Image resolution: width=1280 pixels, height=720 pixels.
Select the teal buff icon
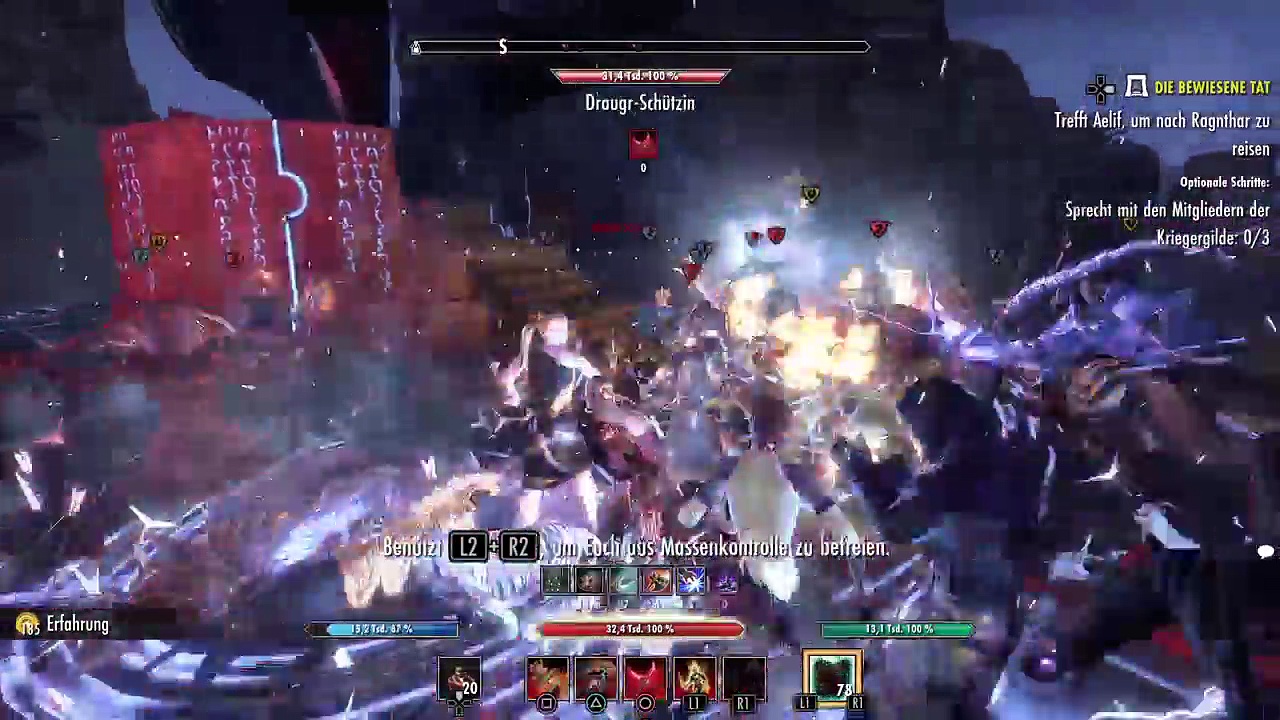623,581
